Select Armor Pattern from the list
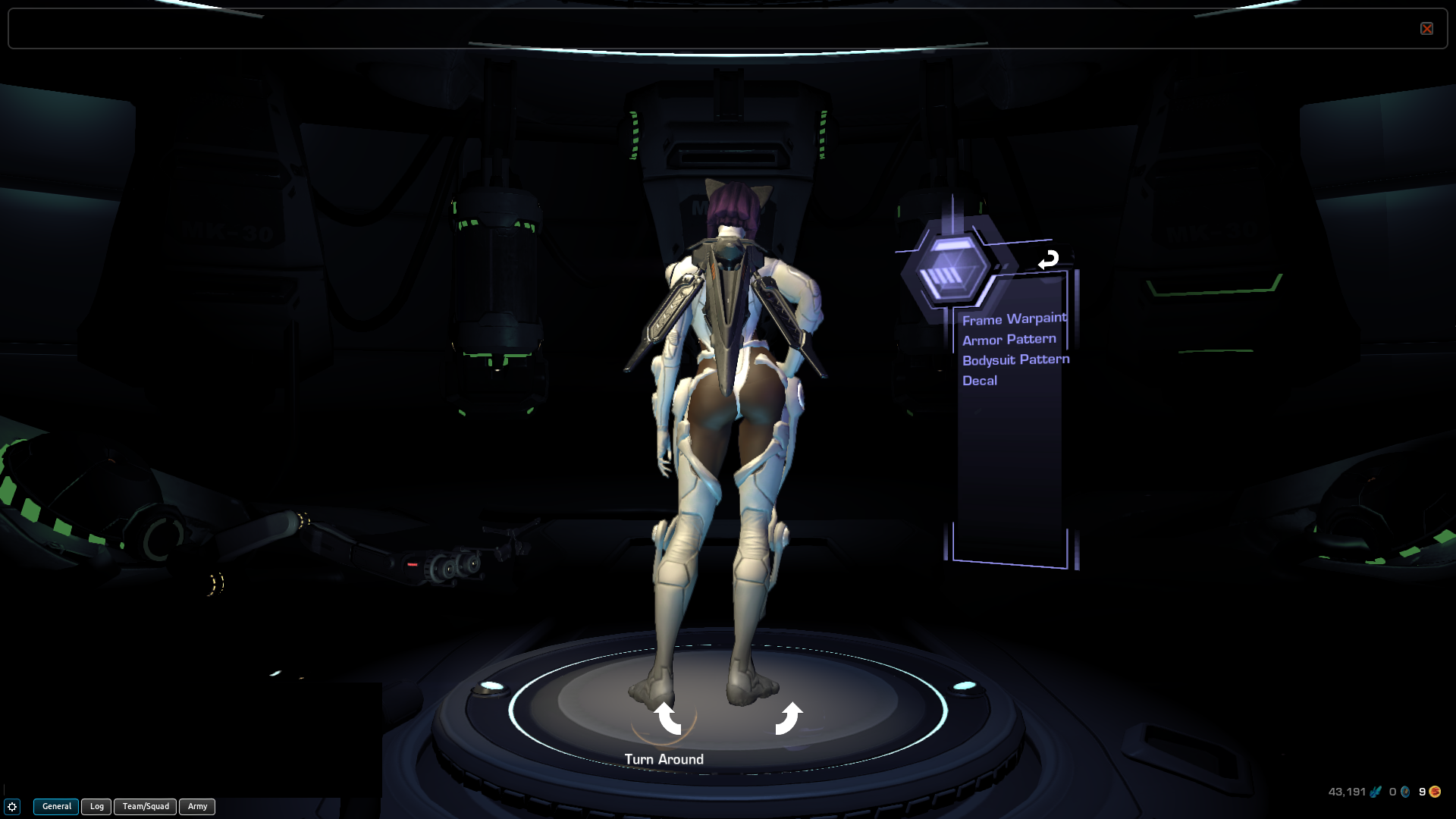 tap(1009, 340)
